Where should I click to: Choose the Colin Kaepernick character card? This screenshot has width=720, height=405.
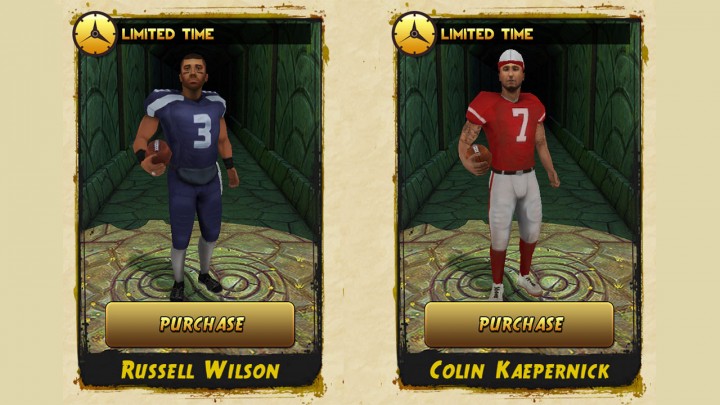(x=519, y=180)
